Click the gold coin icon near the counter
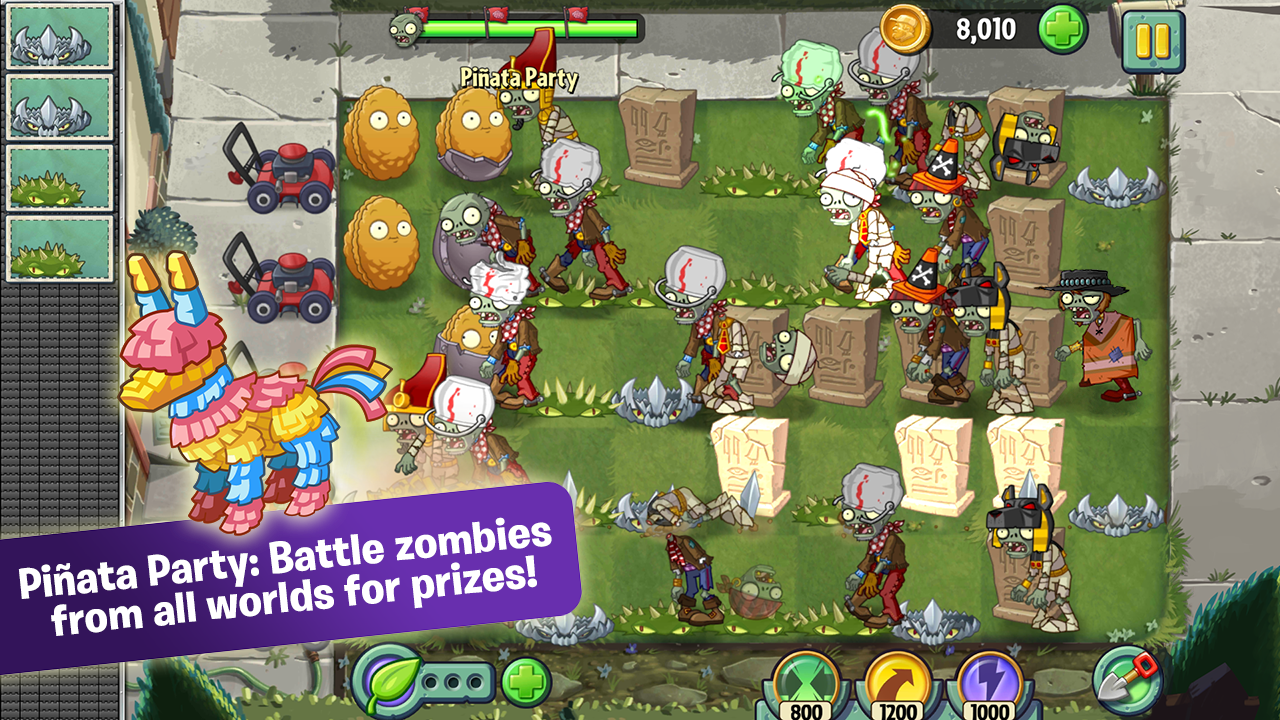1280x720 pixels. point(906,27)
